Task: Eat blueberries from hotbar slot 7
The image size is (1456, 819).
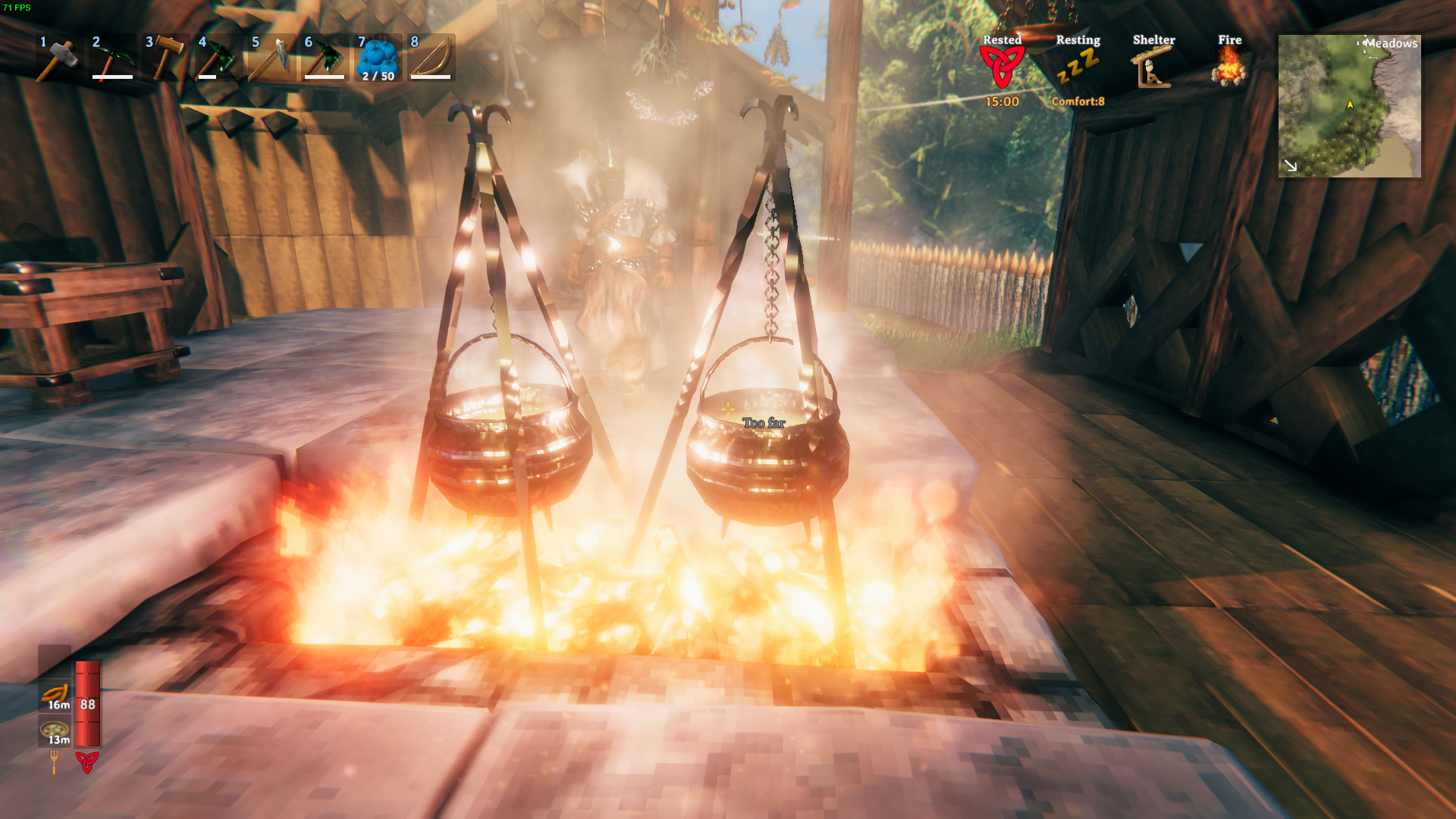Action: [x=378, y=58]
